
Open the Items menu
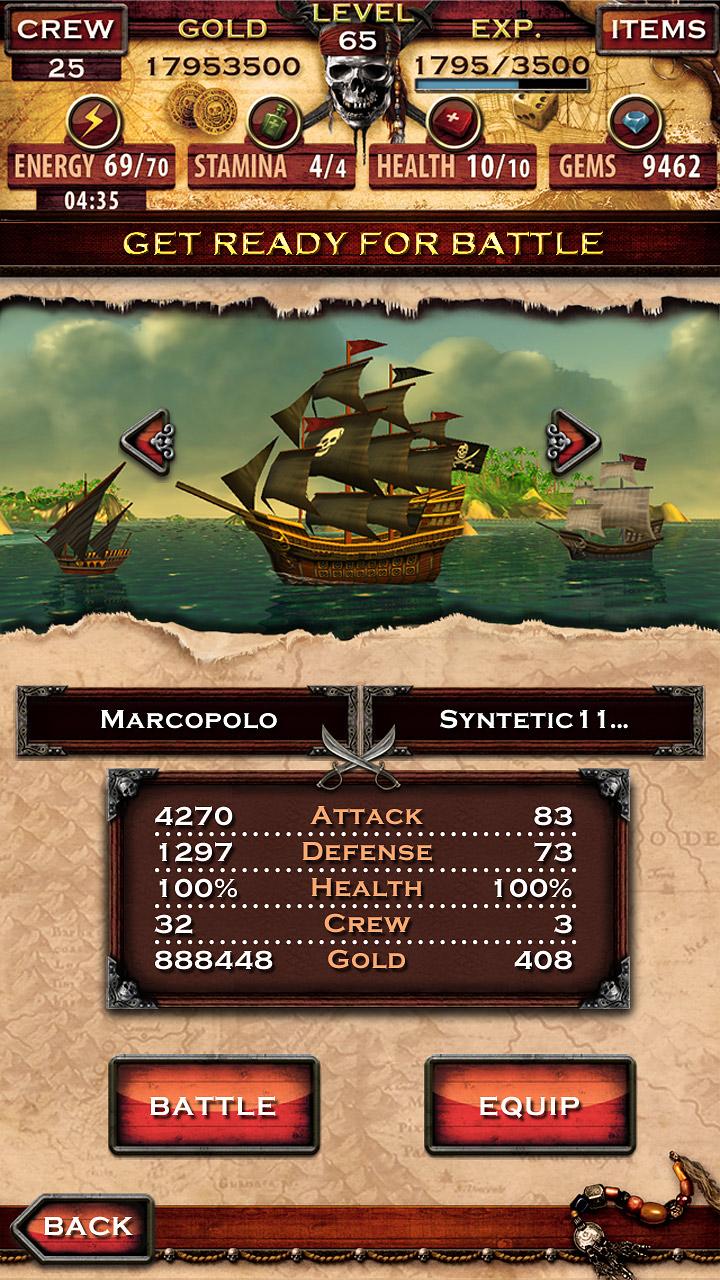coord(657,29)
